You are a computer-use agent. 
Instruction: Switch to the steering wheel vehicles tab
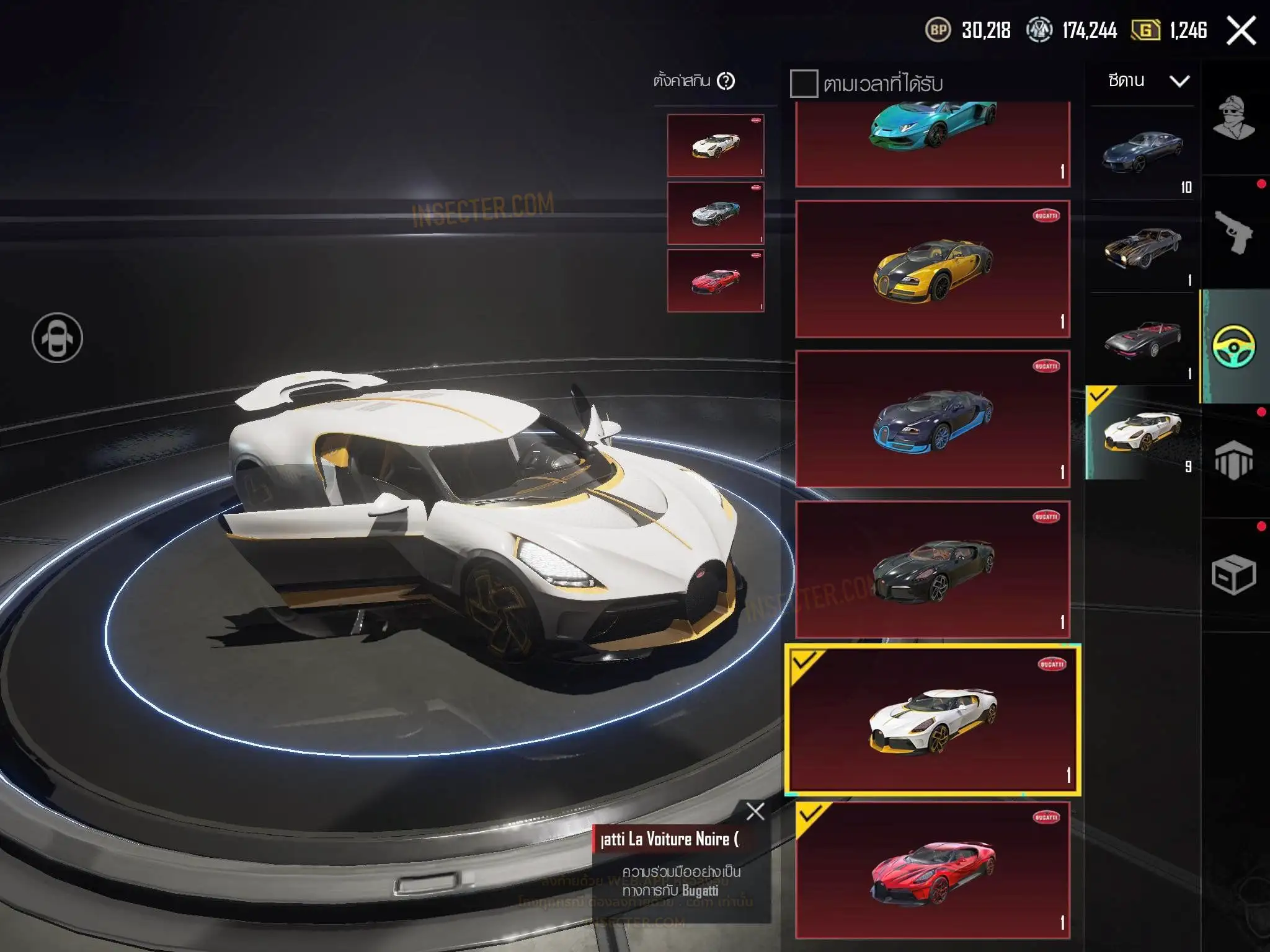[x=1233, y=346]
